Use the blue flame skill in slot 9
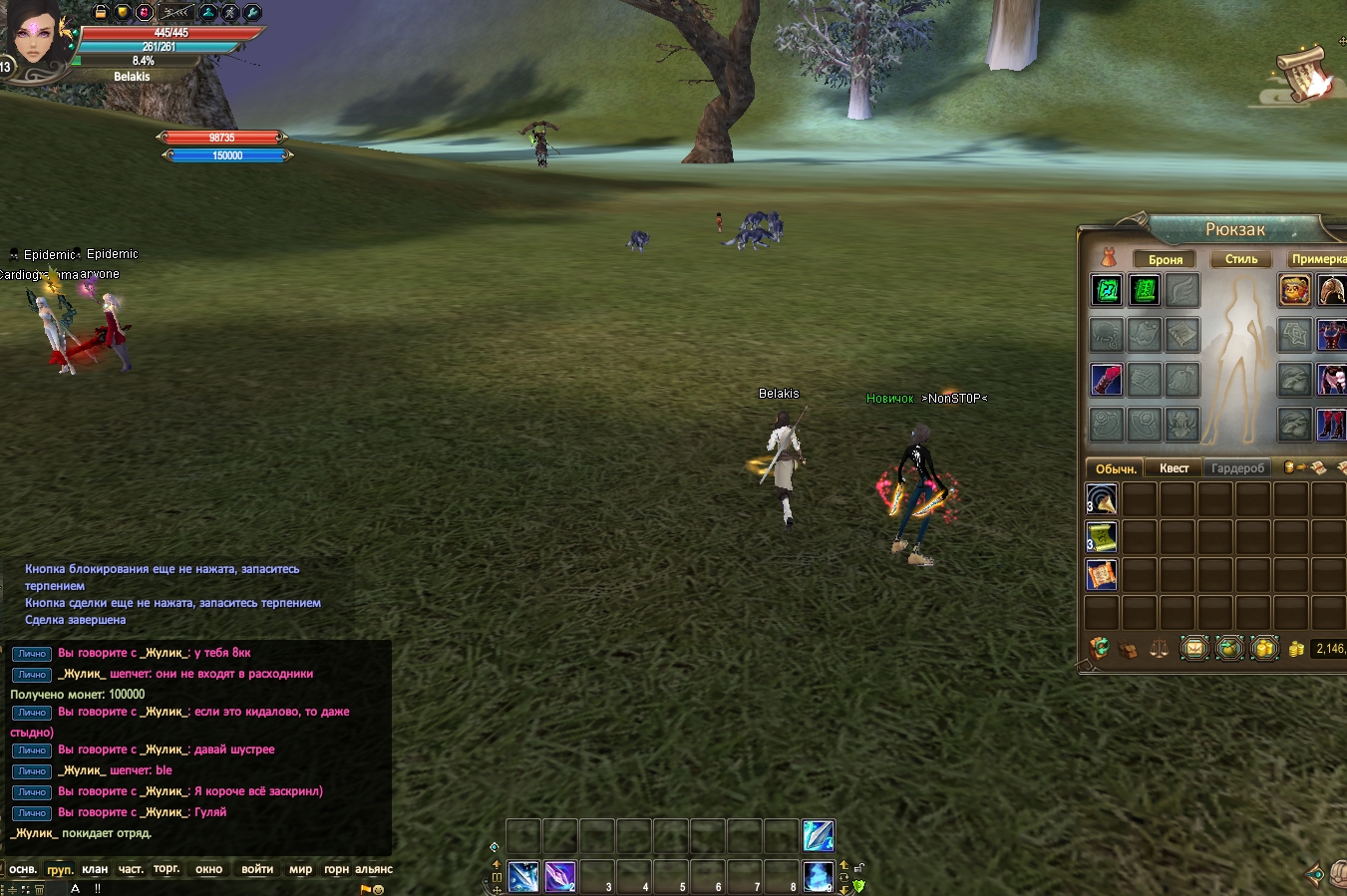Viewport: 1347px width, 896px height. [819, 876]
